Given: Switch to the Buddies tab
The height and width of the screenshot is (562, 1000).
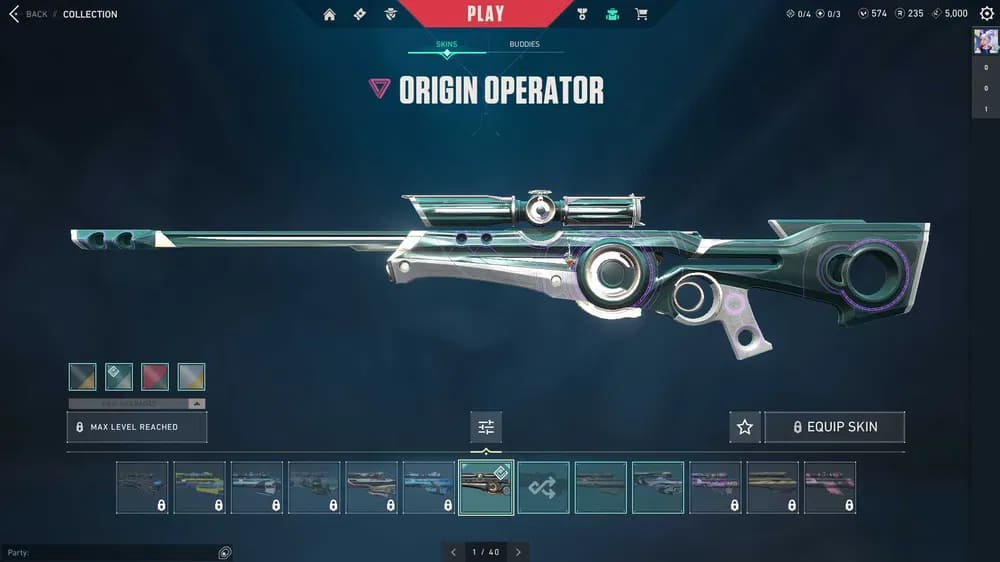Looking at the screenshot, I should coord(524,44).
